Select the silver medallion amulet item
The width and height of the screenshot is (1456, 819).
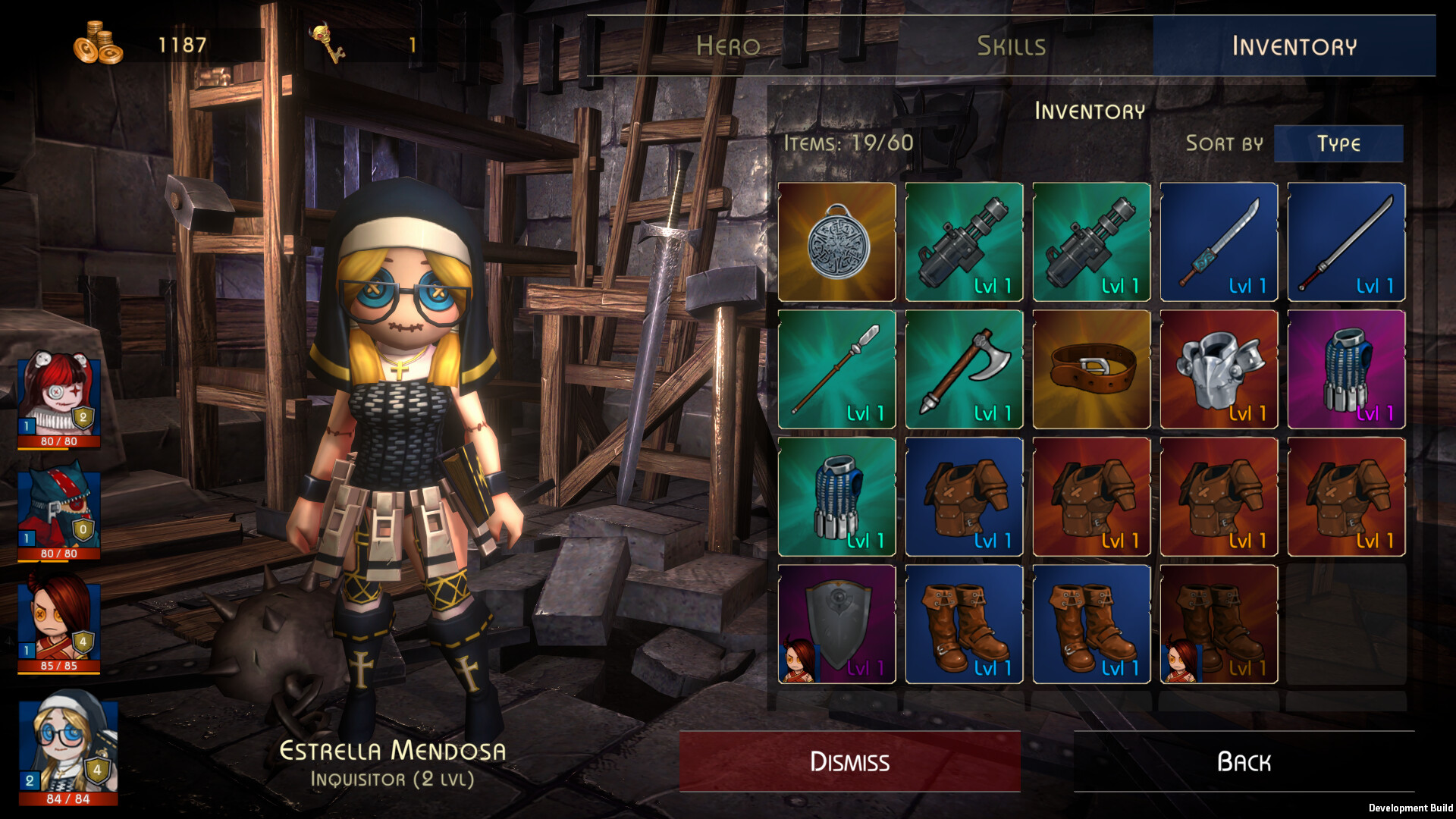tap(836, 242)
